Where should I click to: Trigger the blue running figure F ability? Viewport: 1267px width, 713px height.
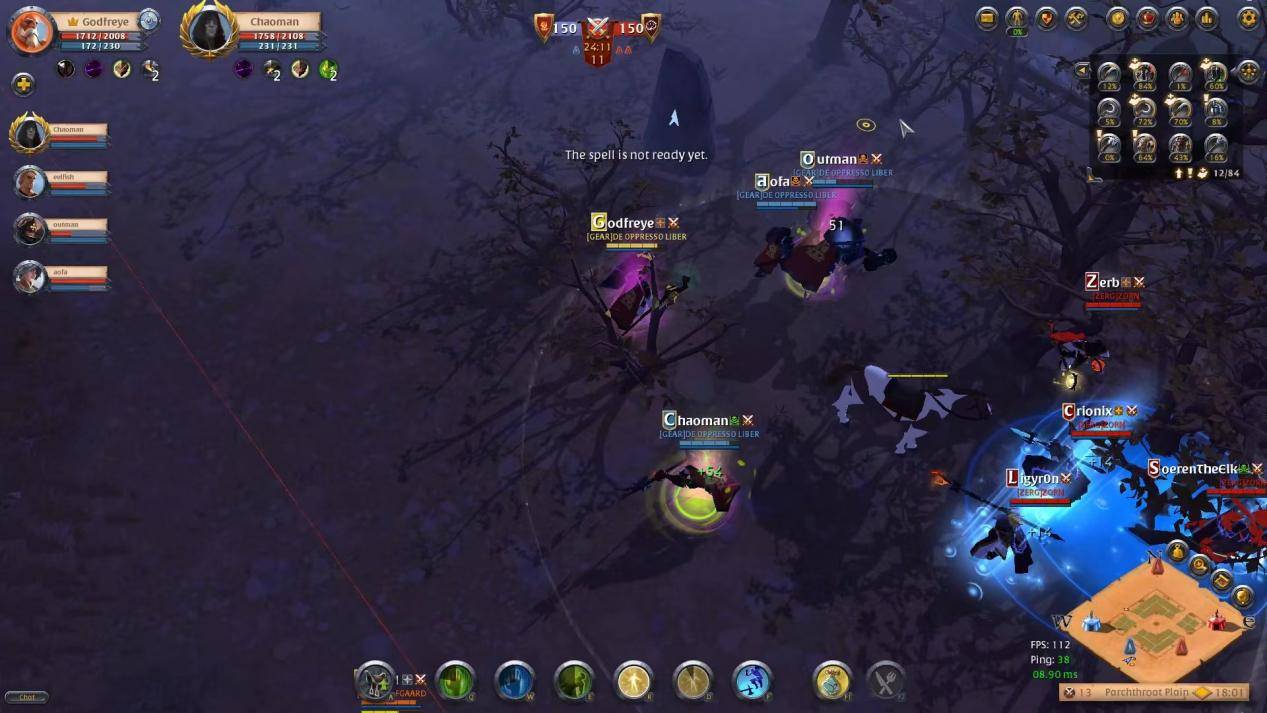752,681
